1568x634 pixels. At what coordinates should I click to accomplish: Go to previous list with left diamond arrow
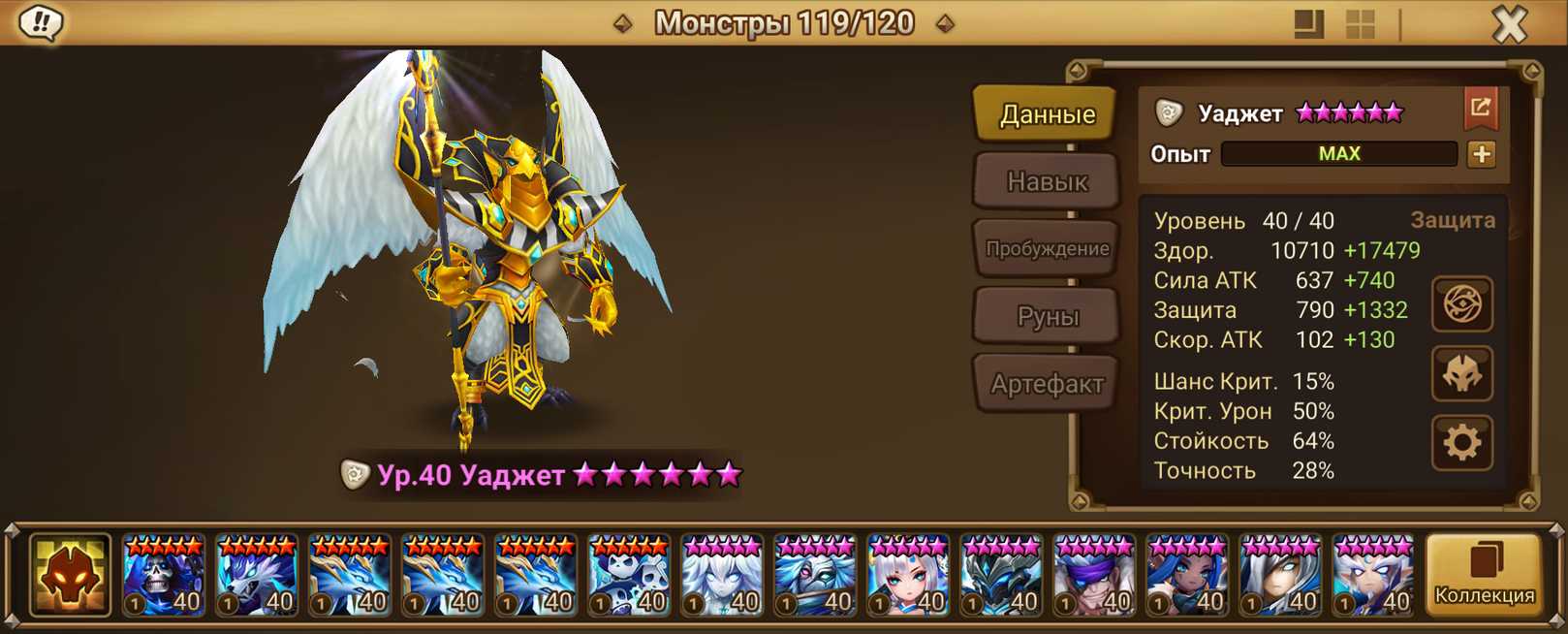click(x=623, y=23)
